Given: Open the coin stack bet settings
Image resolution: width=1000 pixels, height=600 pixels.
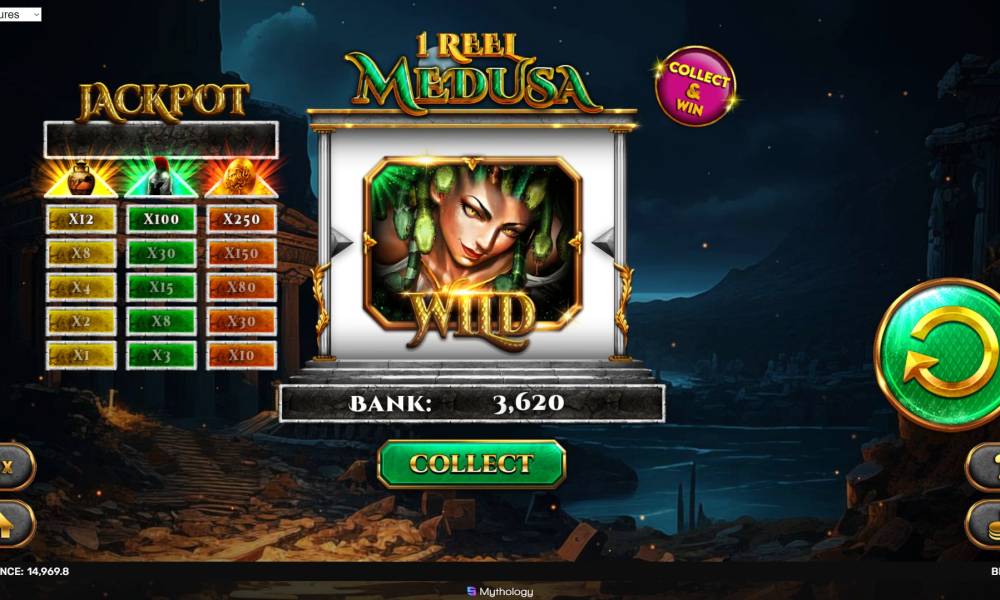Looking at the screenshot, I should tap(987, 524).
